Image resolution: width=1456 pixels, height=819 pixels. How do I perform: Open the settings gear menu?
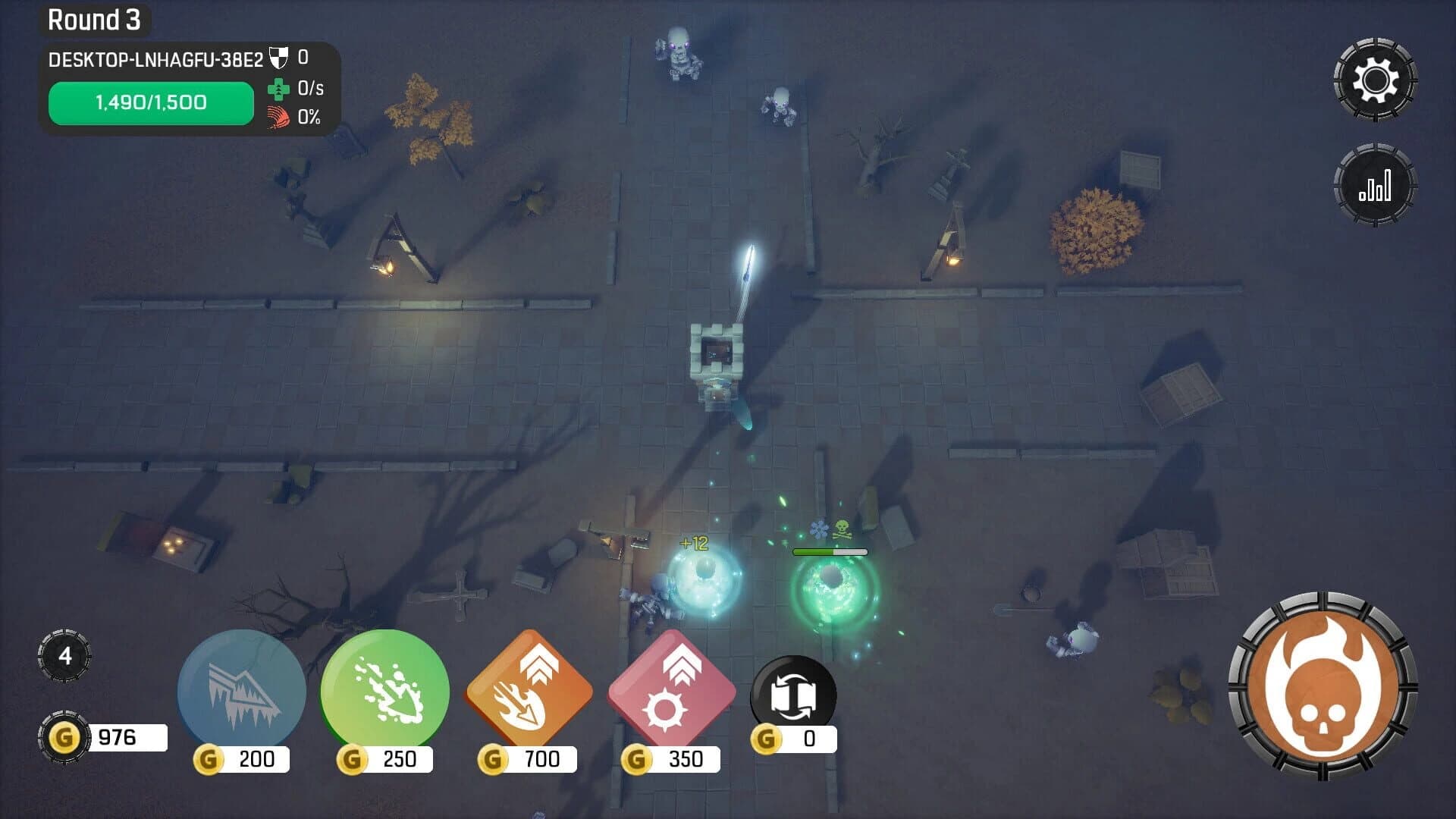pos(1377,78)
